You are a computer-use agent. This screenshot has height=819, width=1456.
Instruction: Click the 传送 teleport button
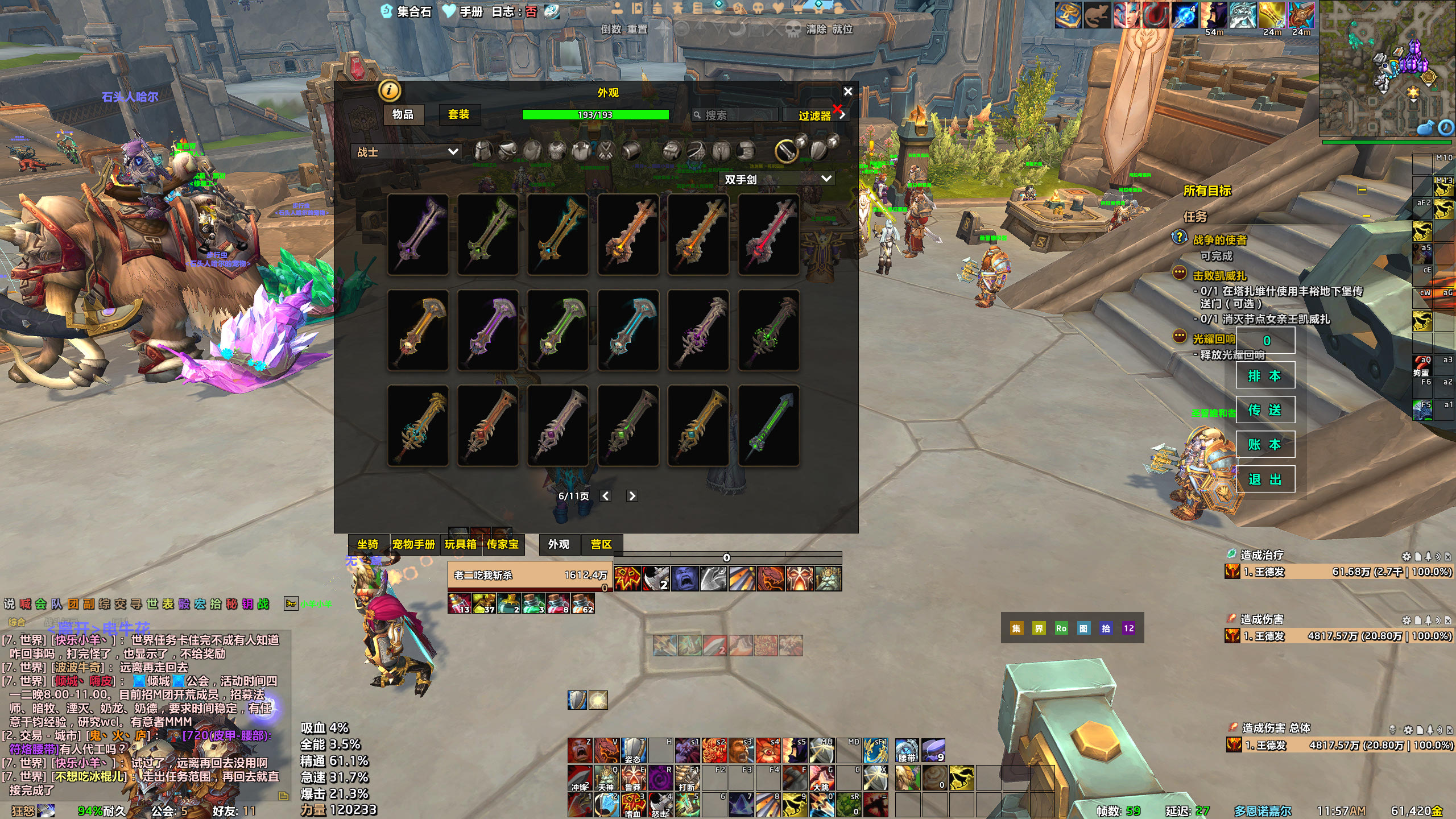pyautogui.click(x=1265, y=410)
